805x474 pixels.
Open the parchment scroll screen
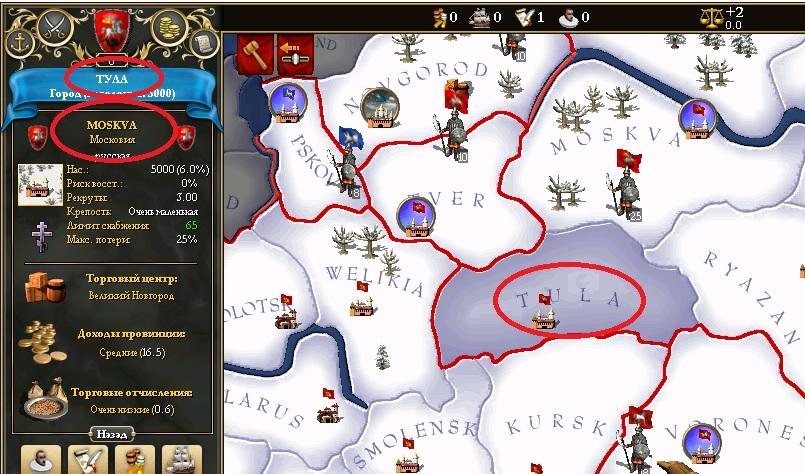(204, 42)
